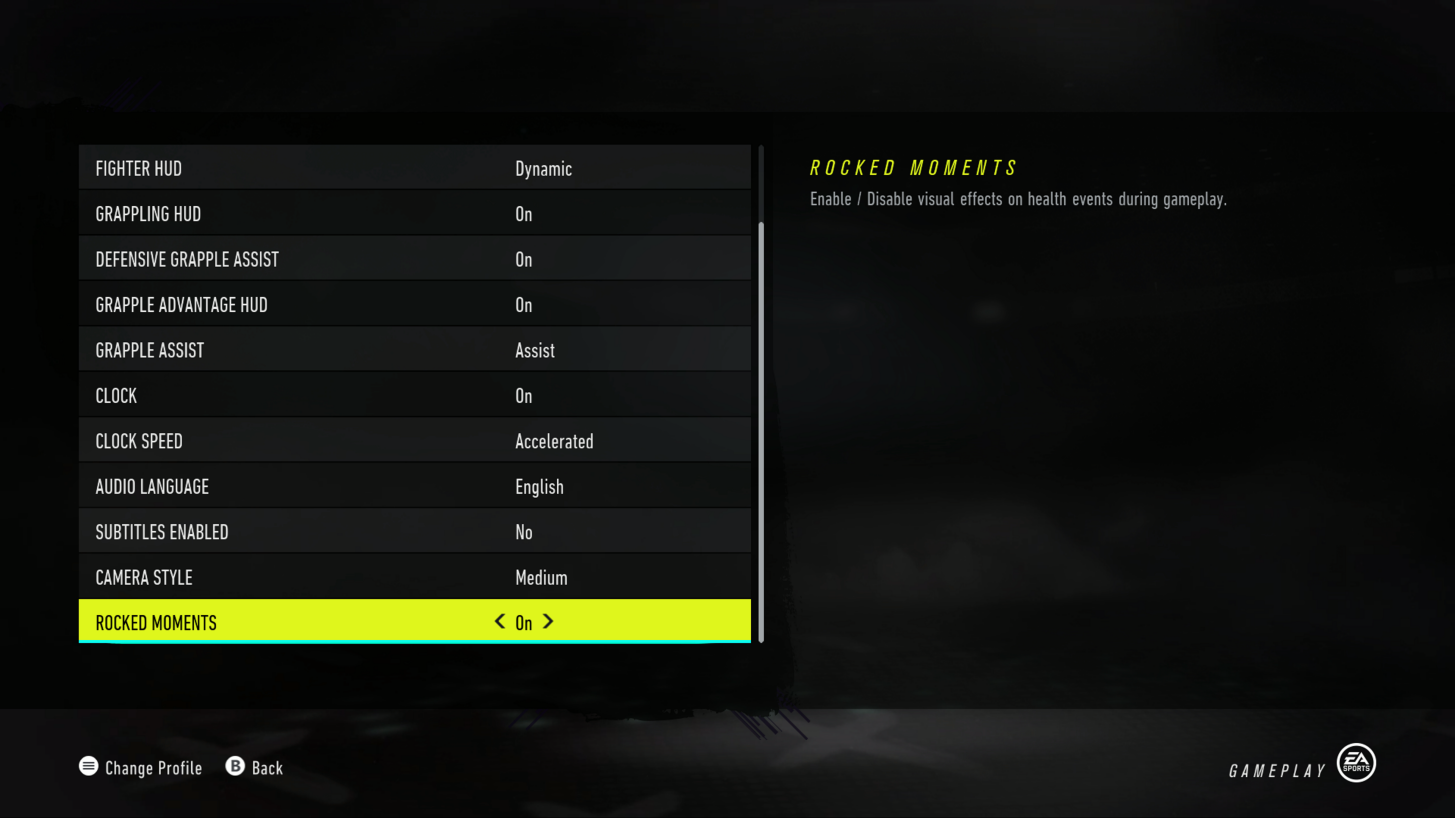Click the right arrow on Rocked Moments
Screen dimensions: 1455x818
coord(547,622)
